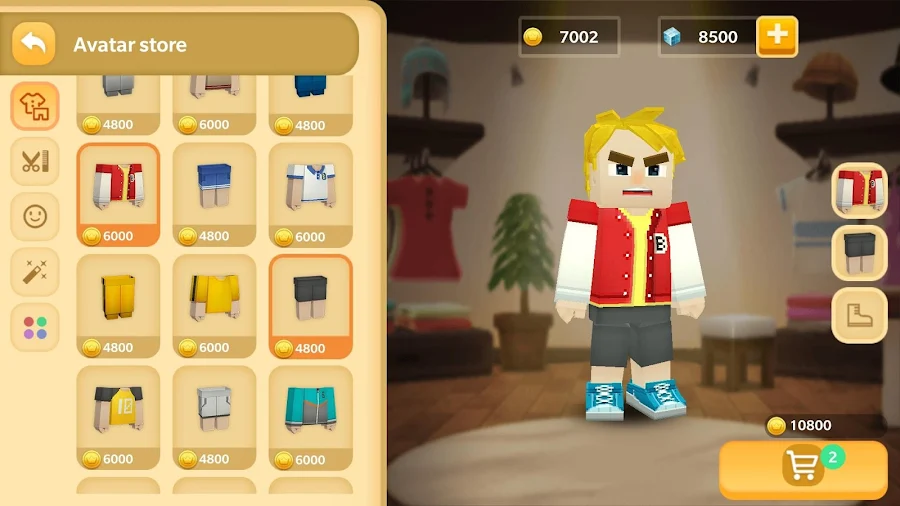Select the red varsity jacket item
Image resolution: width=900 pixels, height=506 pixels.
118,193
